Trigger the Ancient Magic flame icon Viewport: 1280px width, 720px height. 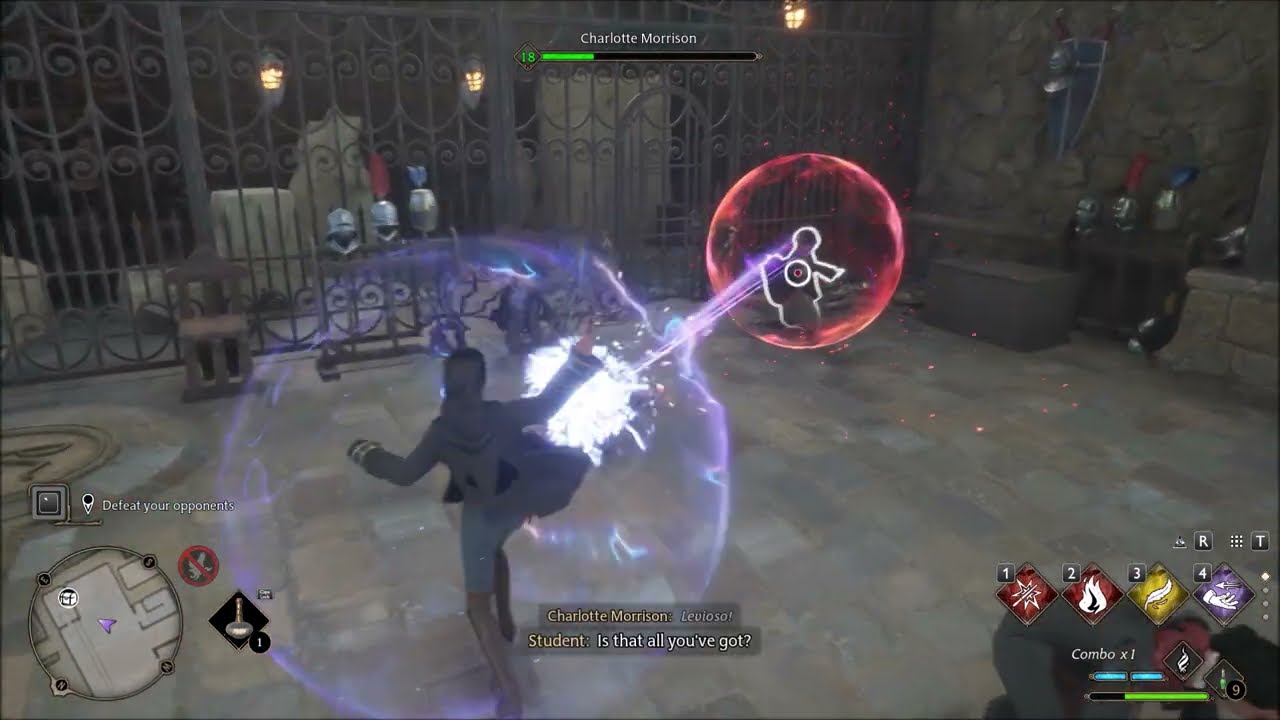(1182, 660)
